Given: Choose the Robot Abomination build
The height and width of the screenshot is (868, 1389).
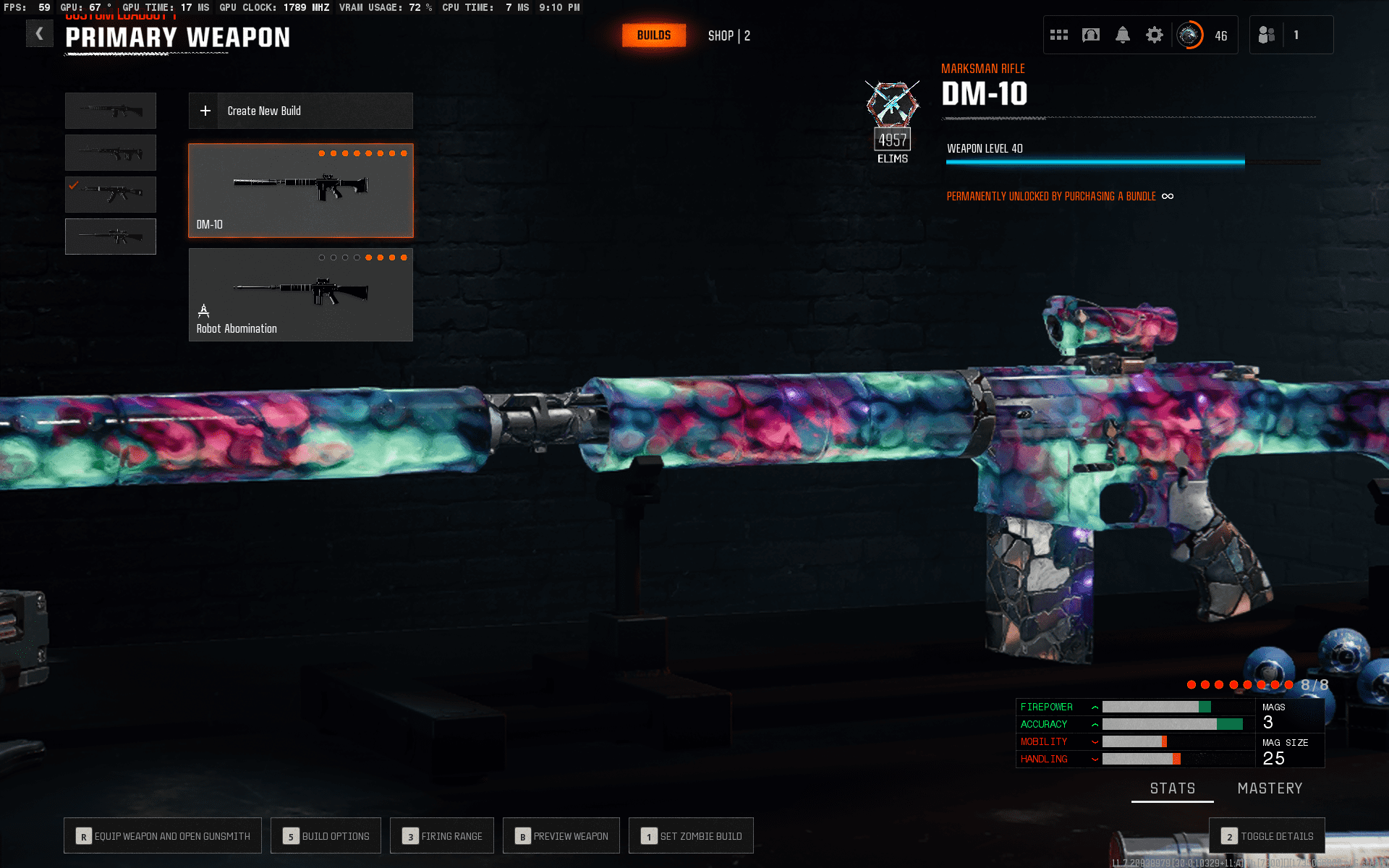Looking at the screenshot, I should point(300,294).
